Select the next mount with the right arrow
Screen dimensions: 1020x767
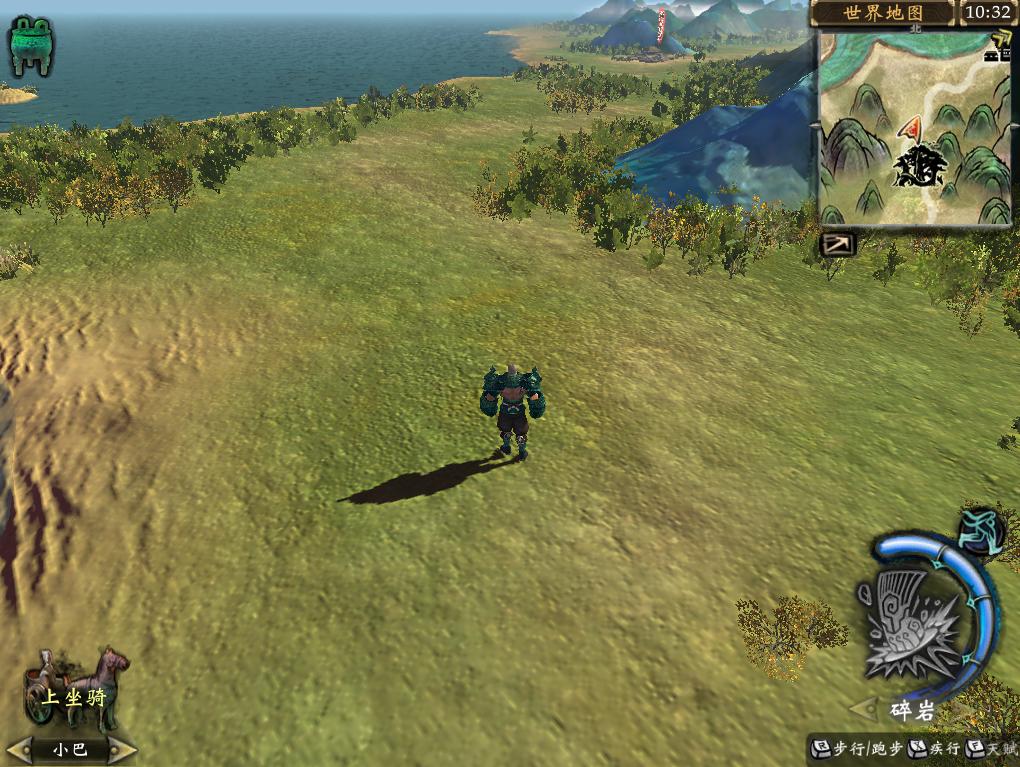click(x=123, y=748)
